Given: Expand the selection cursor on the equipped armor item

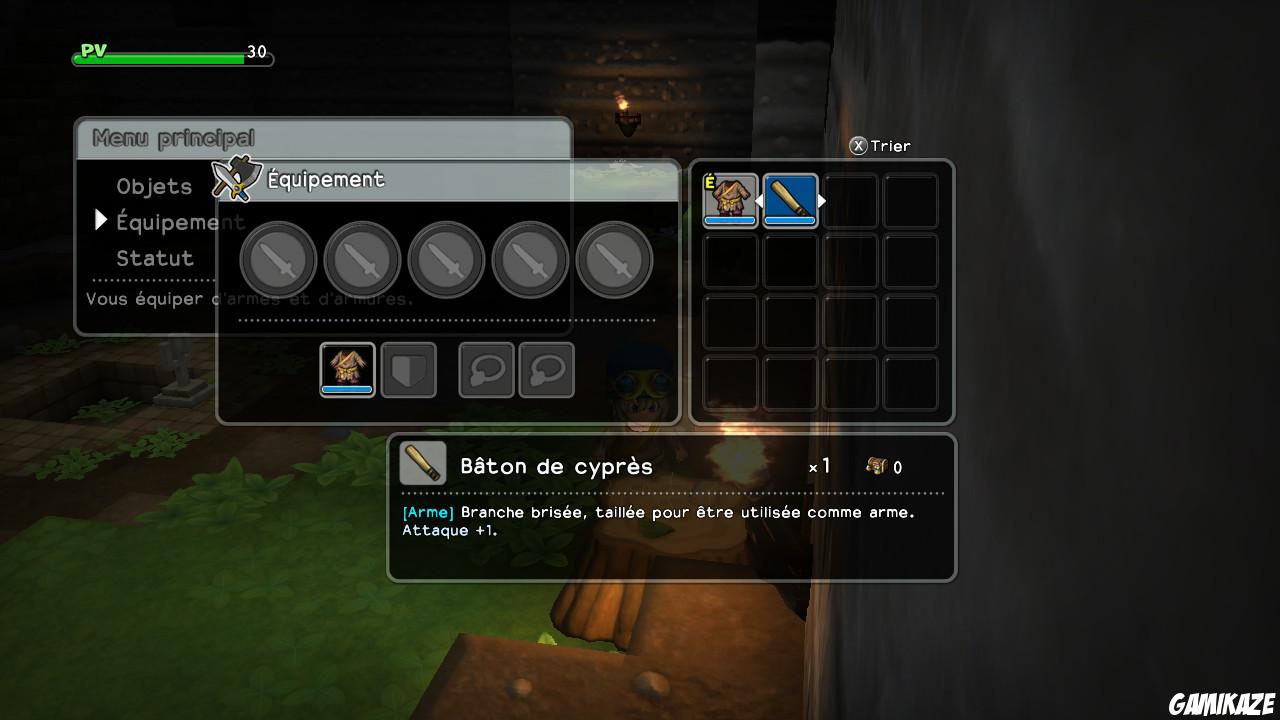Looking at the screenshot, I should (730, 200).
